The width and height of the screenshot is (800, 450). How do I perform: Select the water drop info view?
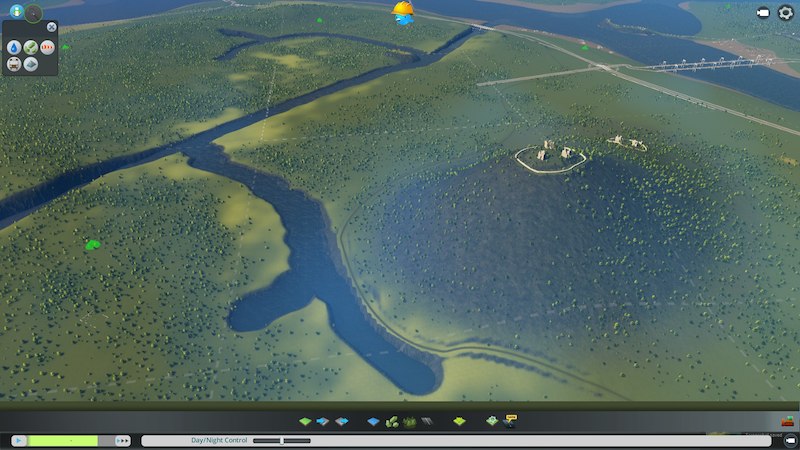point(14,47)
